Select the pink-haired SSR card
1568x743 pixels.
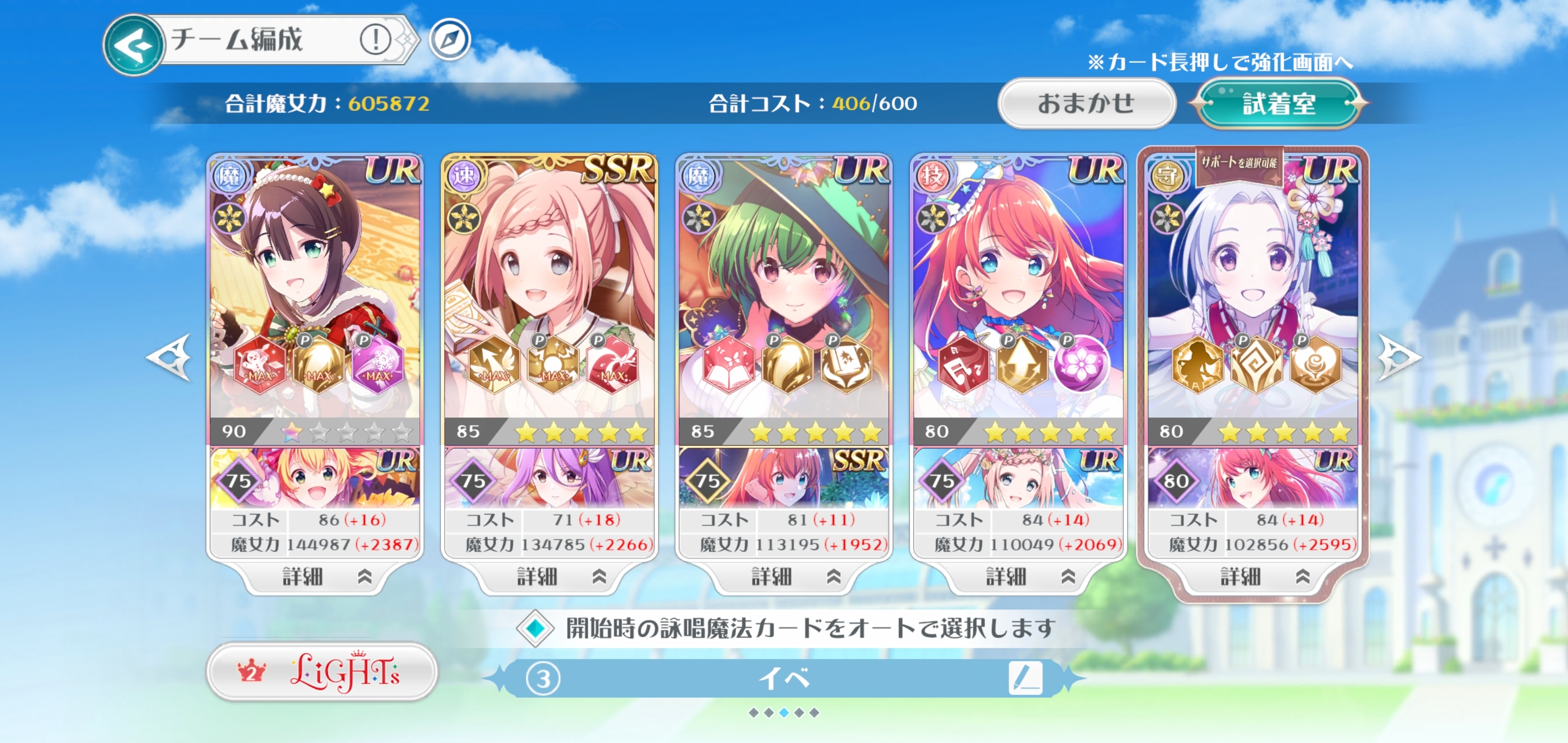(x=549, y=286)
